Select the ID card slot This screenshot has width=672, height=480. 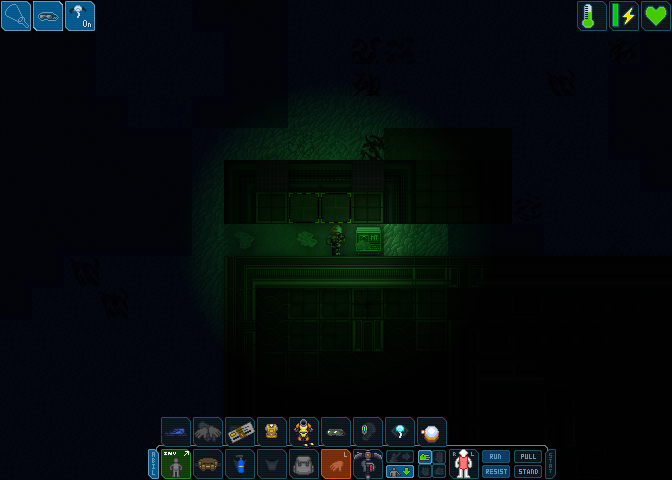[240, 432]
